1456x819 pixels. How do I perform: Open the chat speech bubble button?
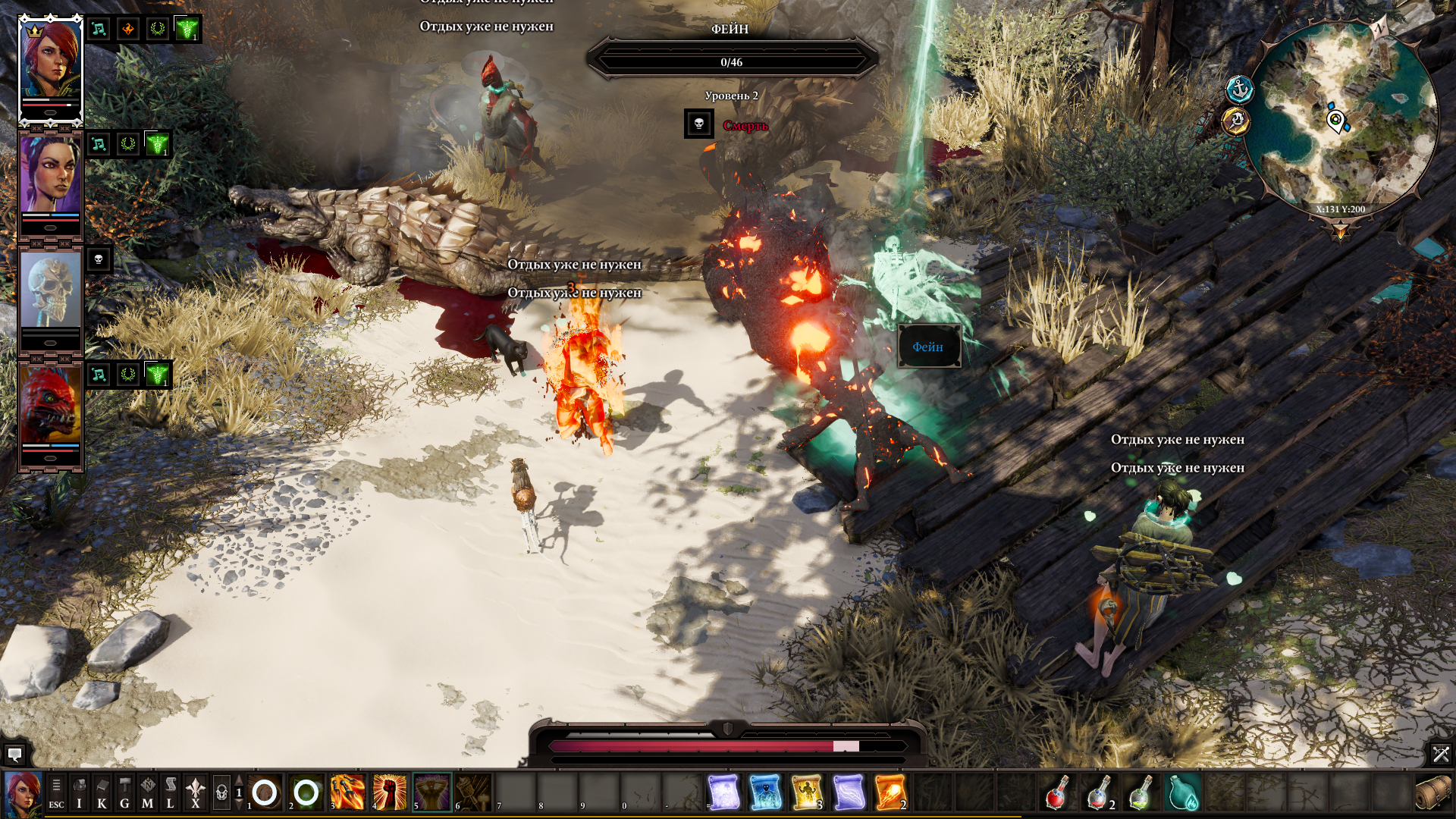pos(14,754)
